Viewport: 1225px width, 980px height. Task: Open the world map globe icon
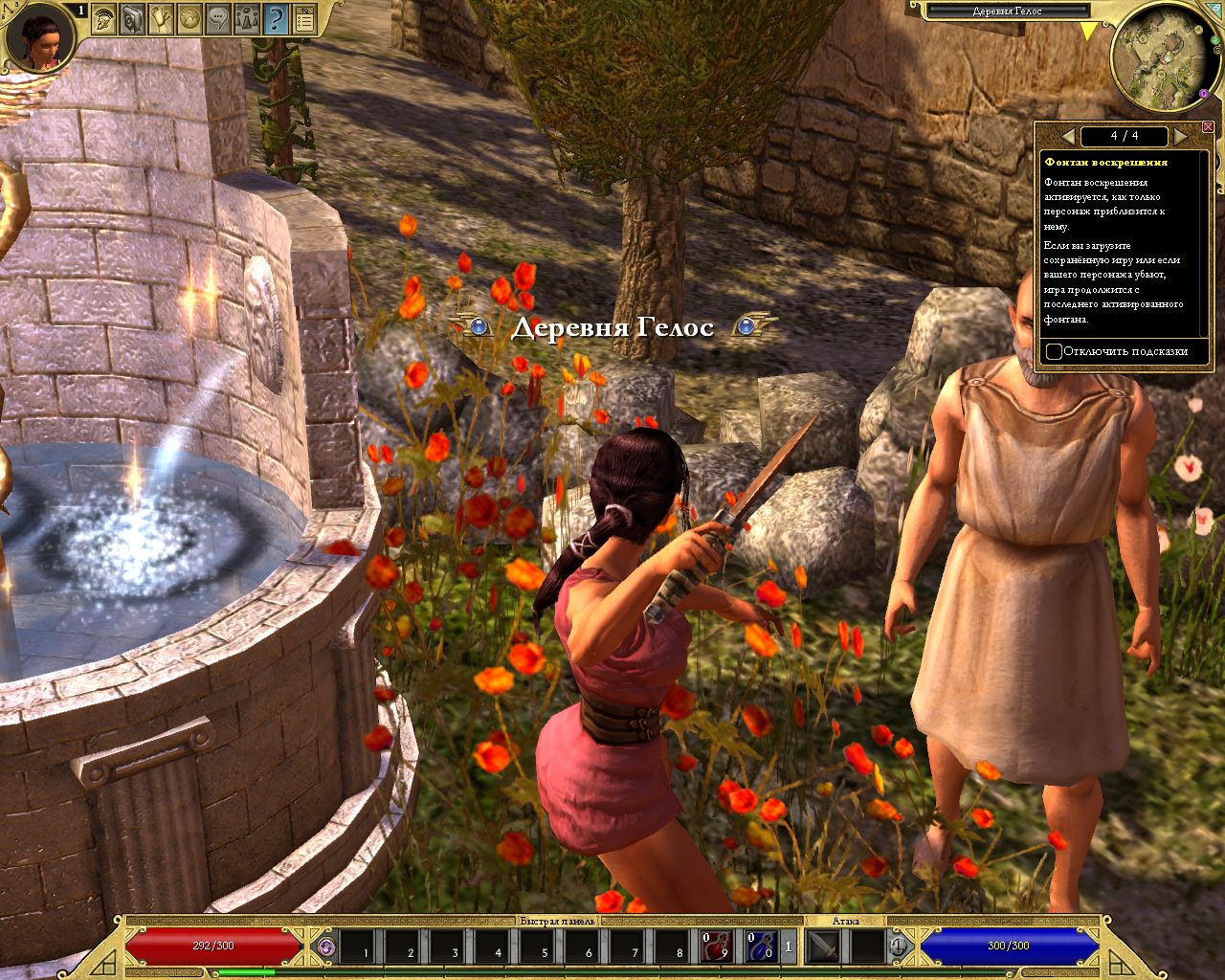point(189,18)
